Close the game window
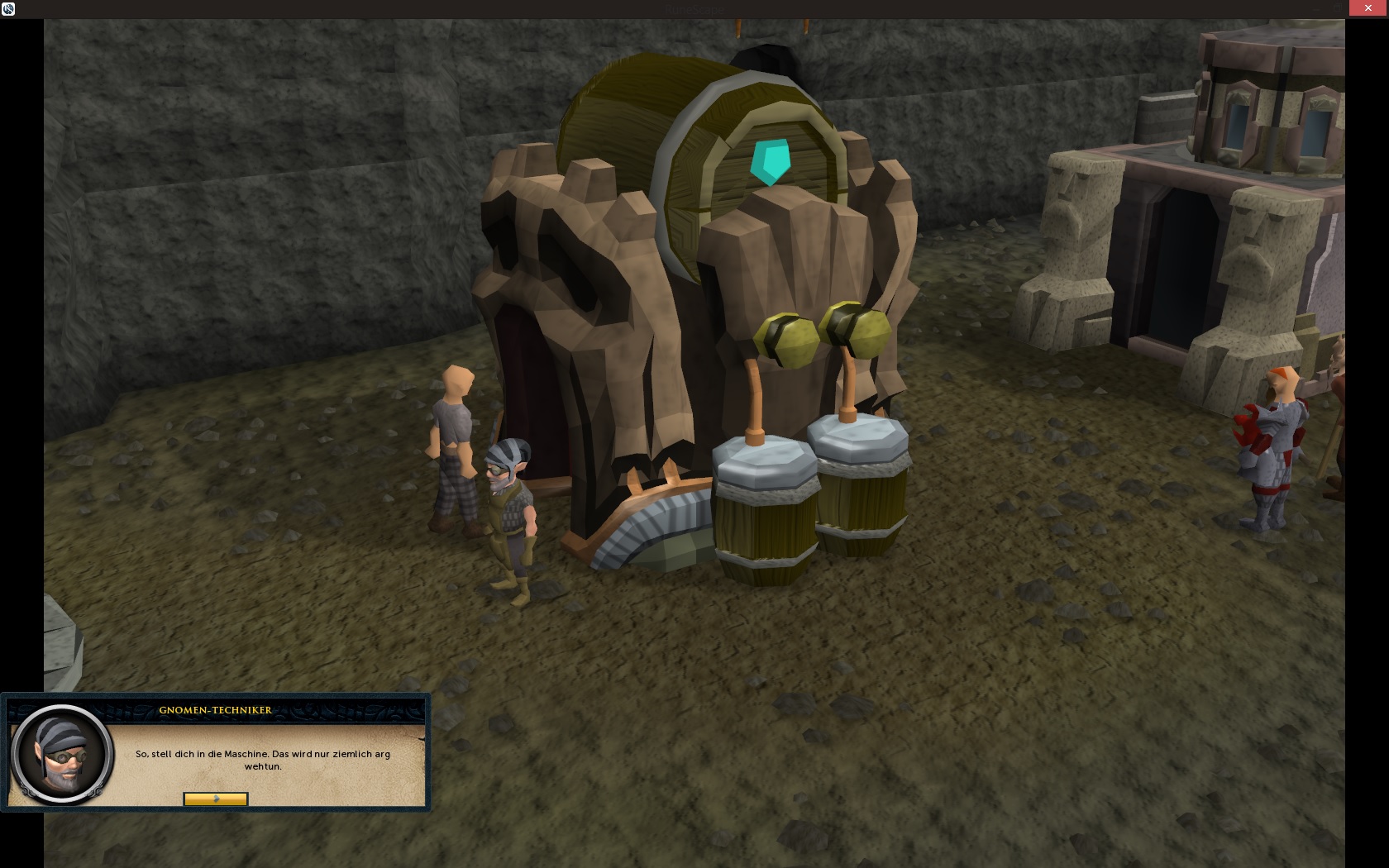This screenshot has height=868, width=1389. [x=1368, y=8]
